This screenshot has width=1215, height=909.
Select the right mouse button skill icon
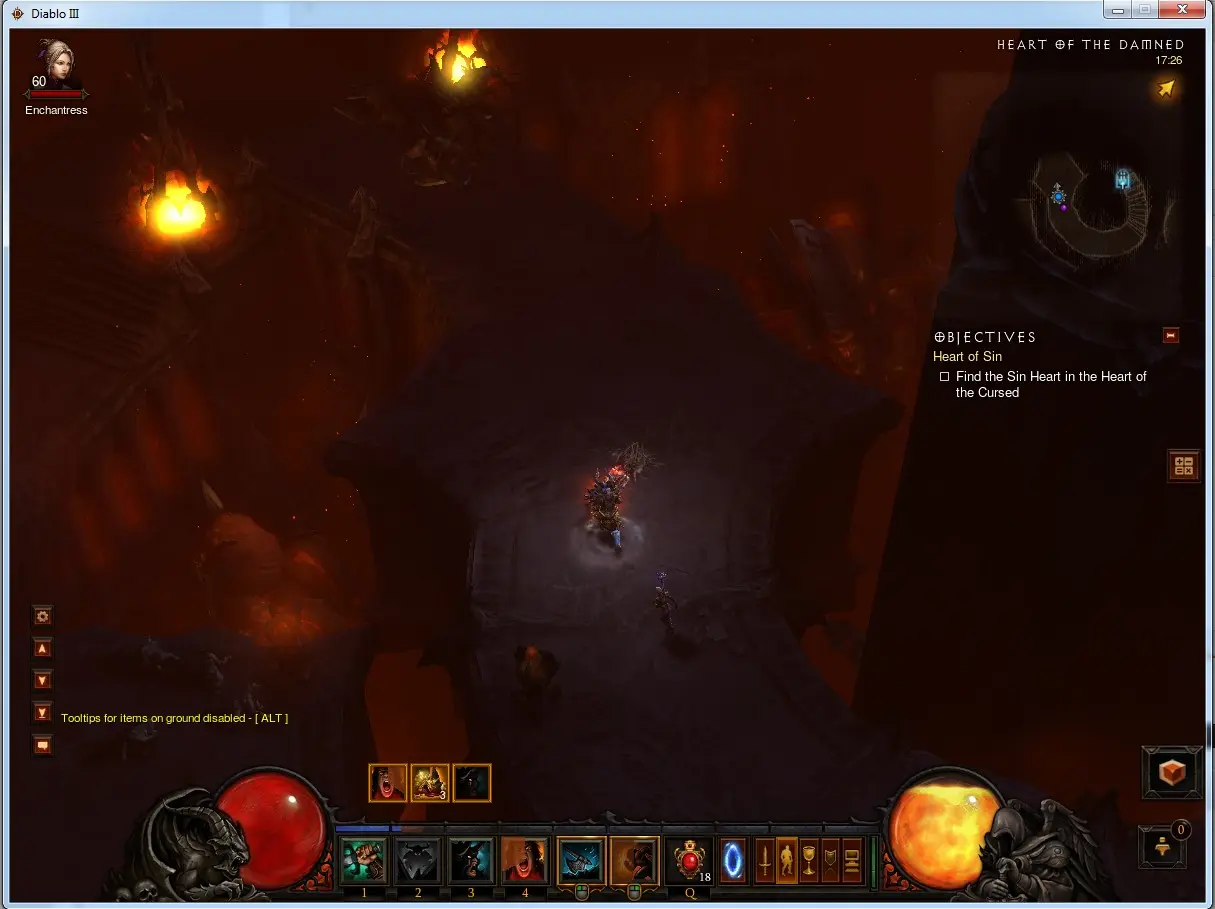634,860
